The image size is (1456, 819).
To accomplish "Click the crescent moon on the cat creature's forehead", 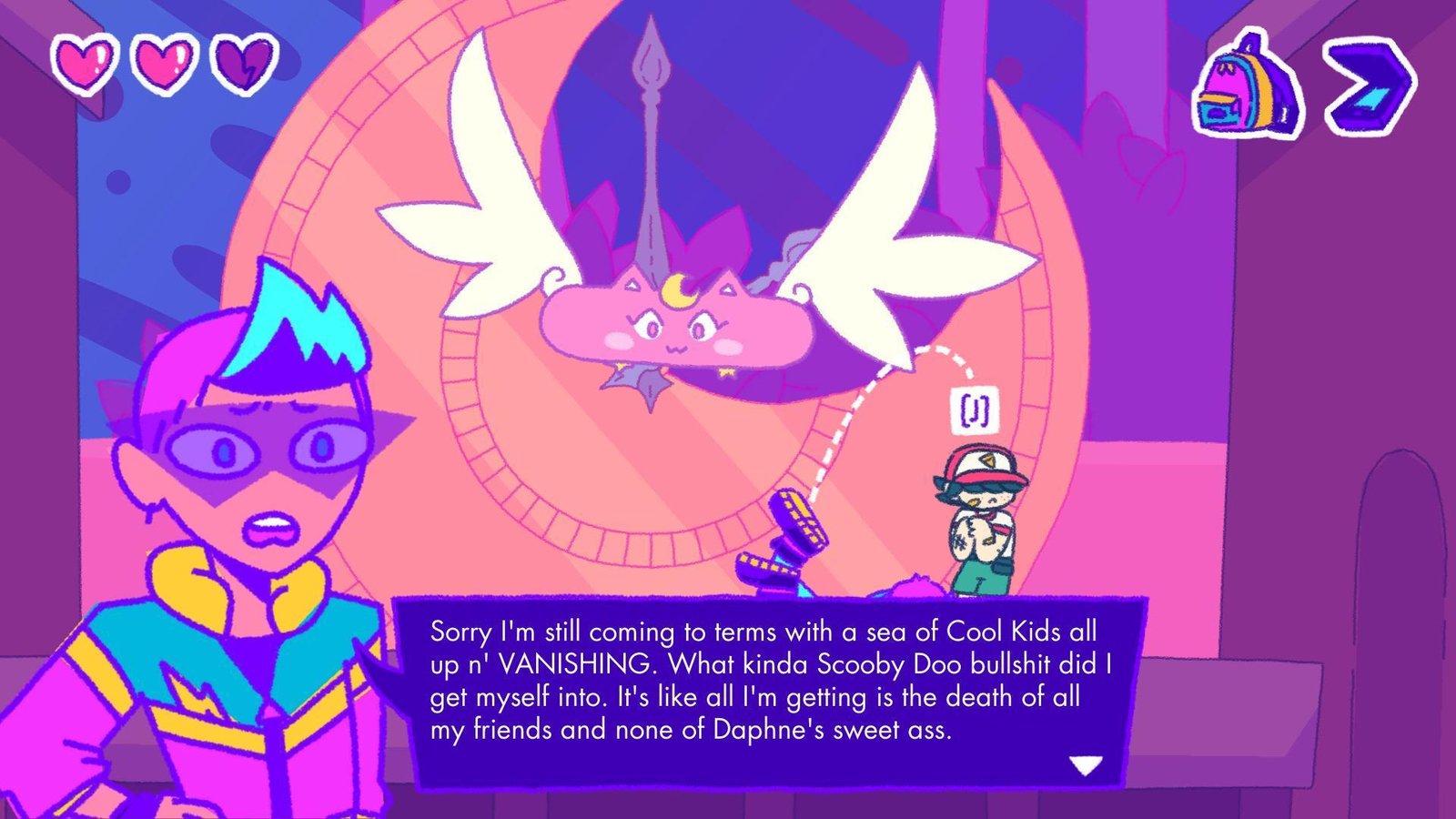I will tap(677, 291).
